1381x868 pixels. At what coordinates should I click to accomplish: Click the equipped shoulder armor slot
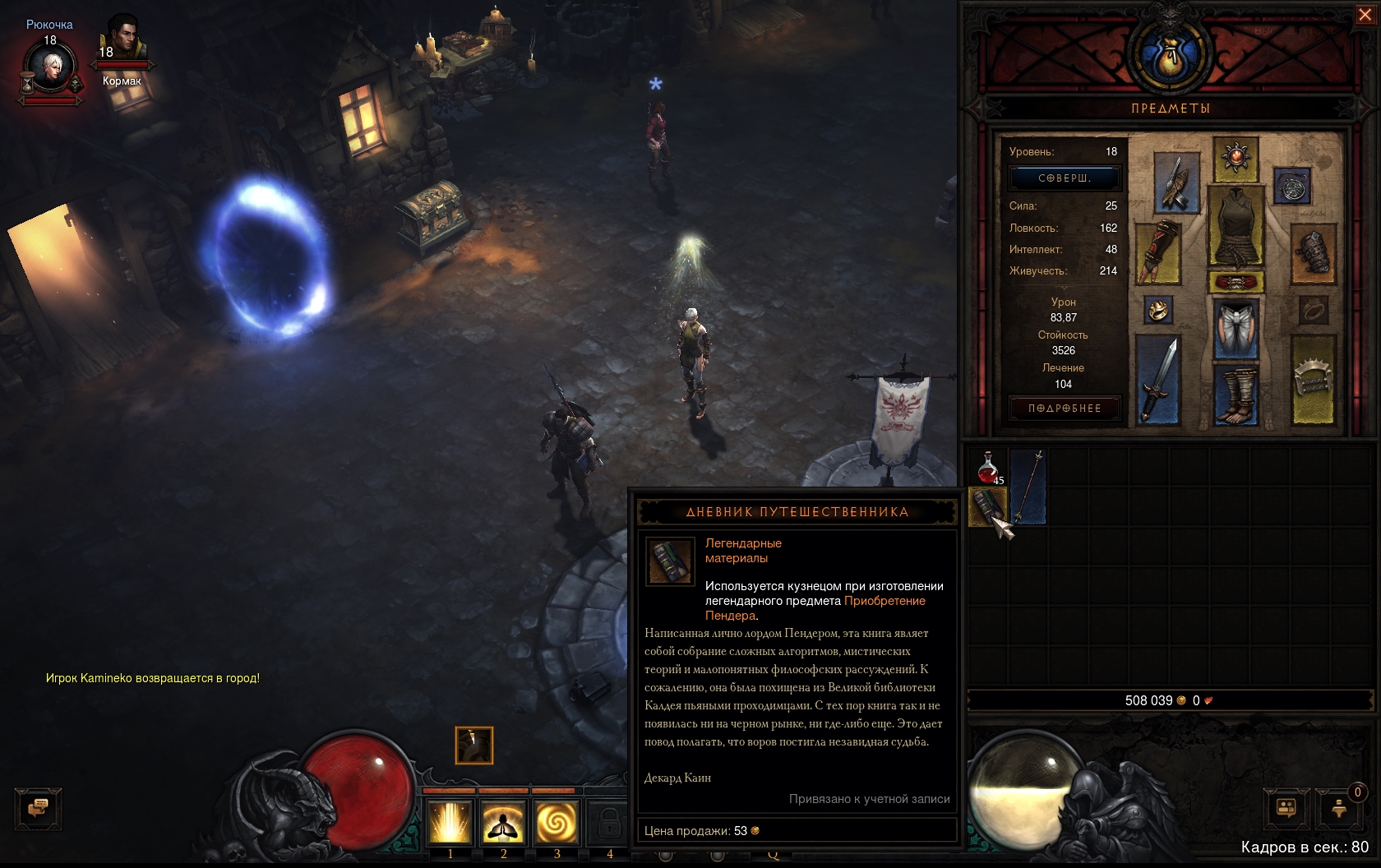(1175, 182)
